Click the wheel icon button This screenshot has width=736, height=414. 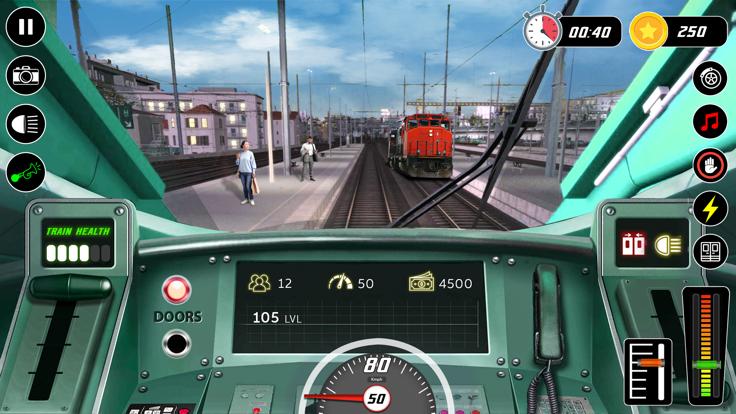click(x=710, y=78)
